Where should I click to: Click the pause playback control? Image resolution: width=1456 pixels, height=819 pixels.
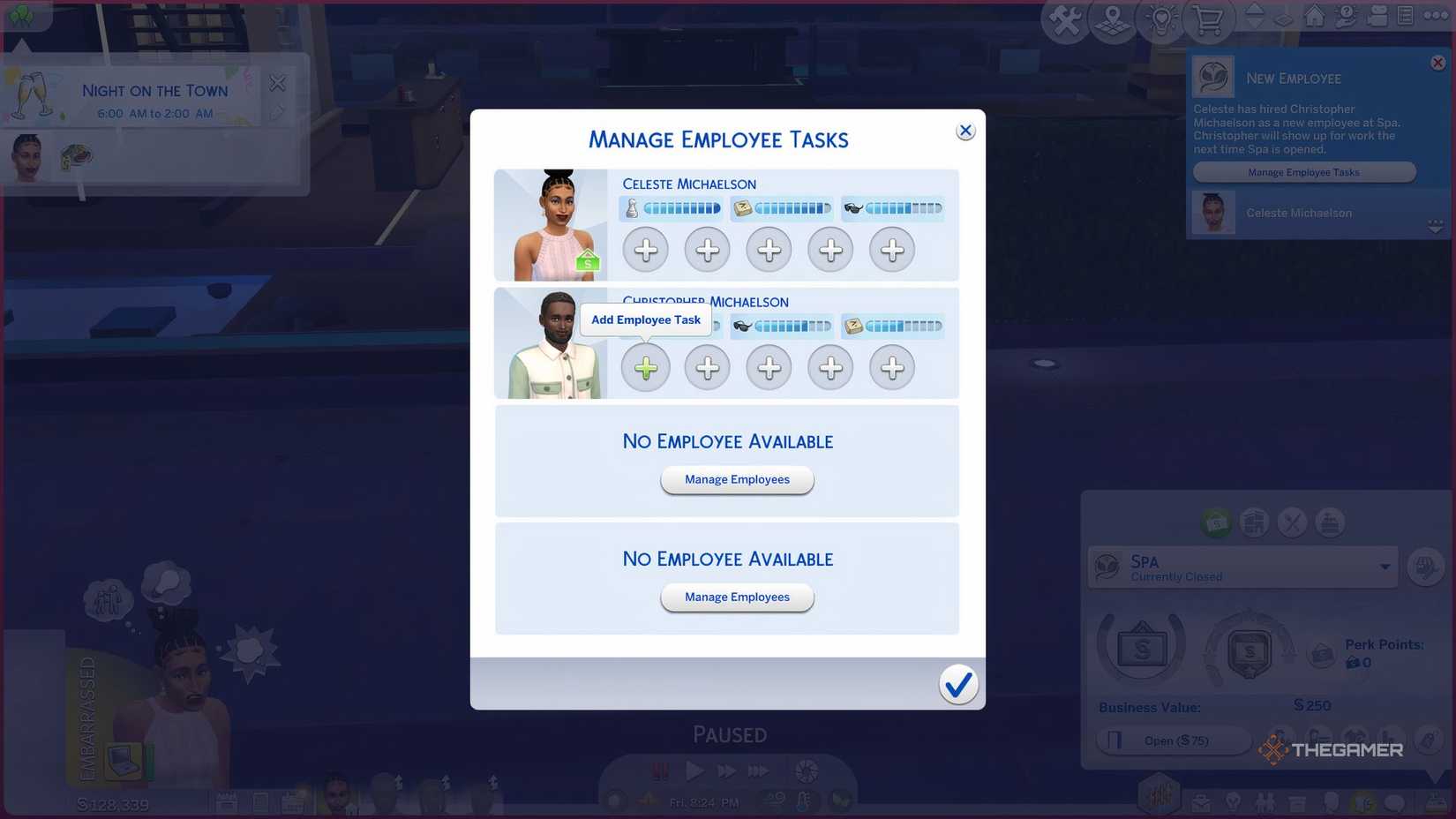point(660,770)
